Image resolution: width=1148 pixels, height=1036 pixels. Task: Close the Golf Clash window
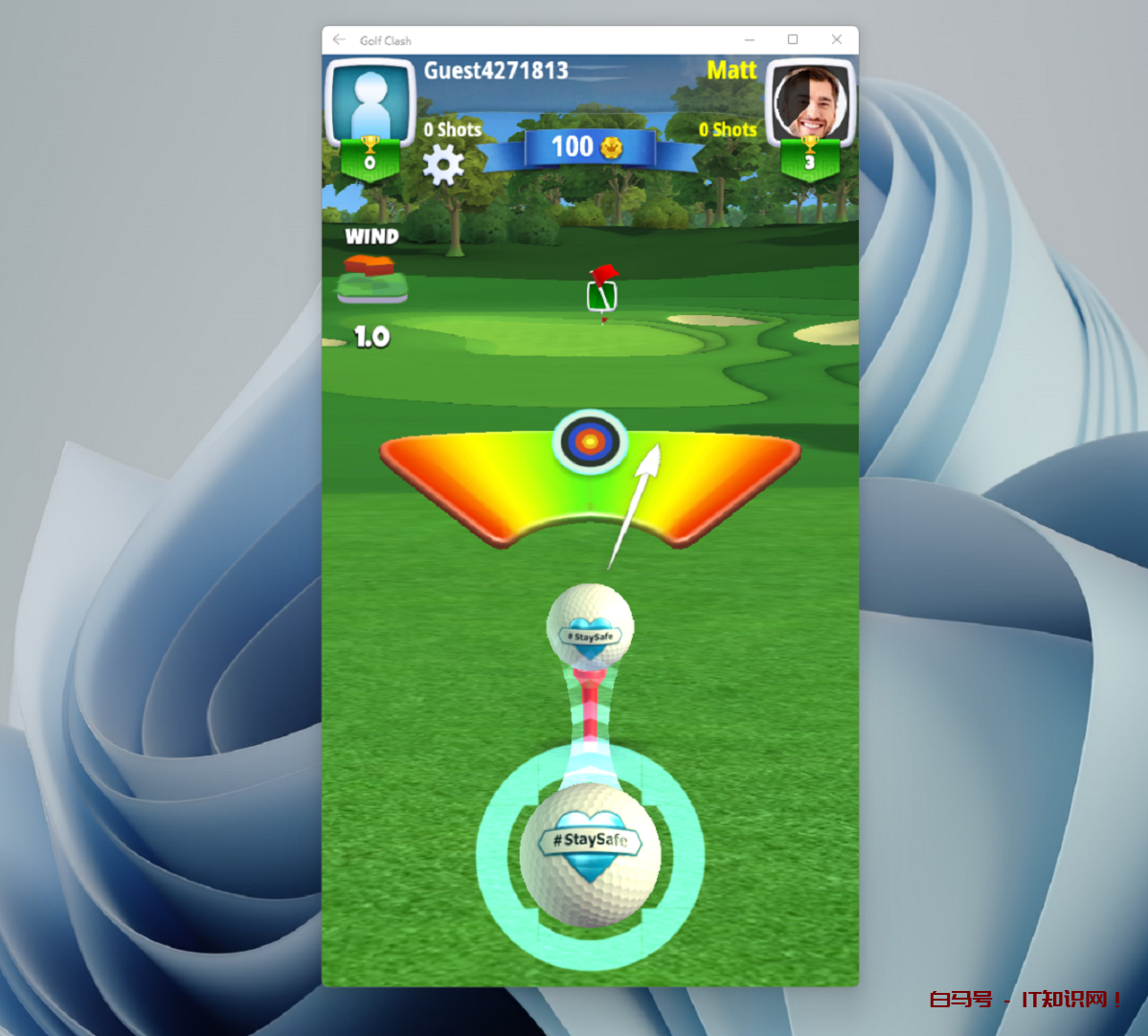point(836,40)
